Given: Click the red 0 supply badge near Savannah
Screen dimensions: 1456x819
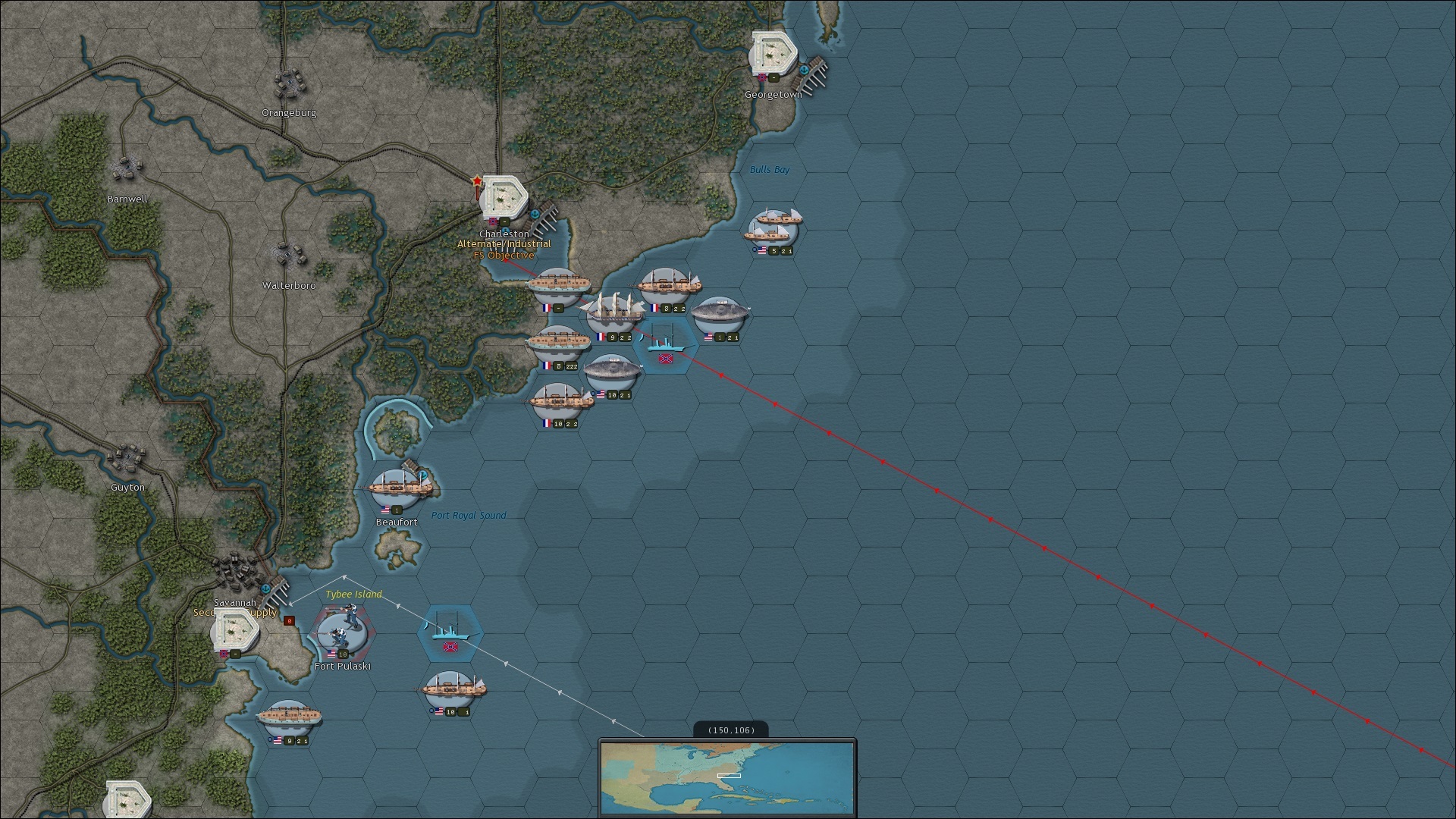Looking at the screenshot, I should point(290,621).
